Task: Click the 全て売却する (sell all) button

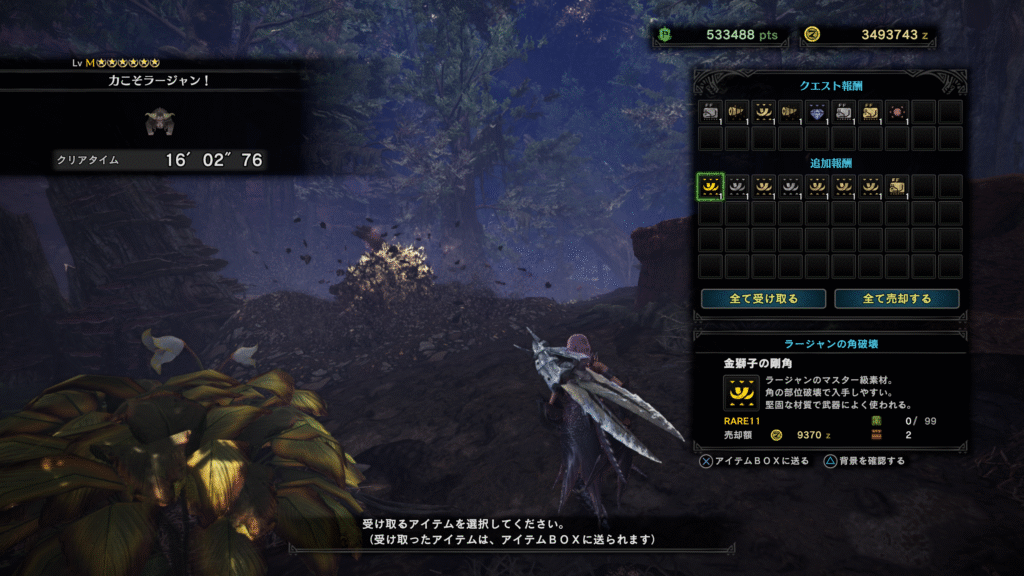Action: [x=897, y=298]
